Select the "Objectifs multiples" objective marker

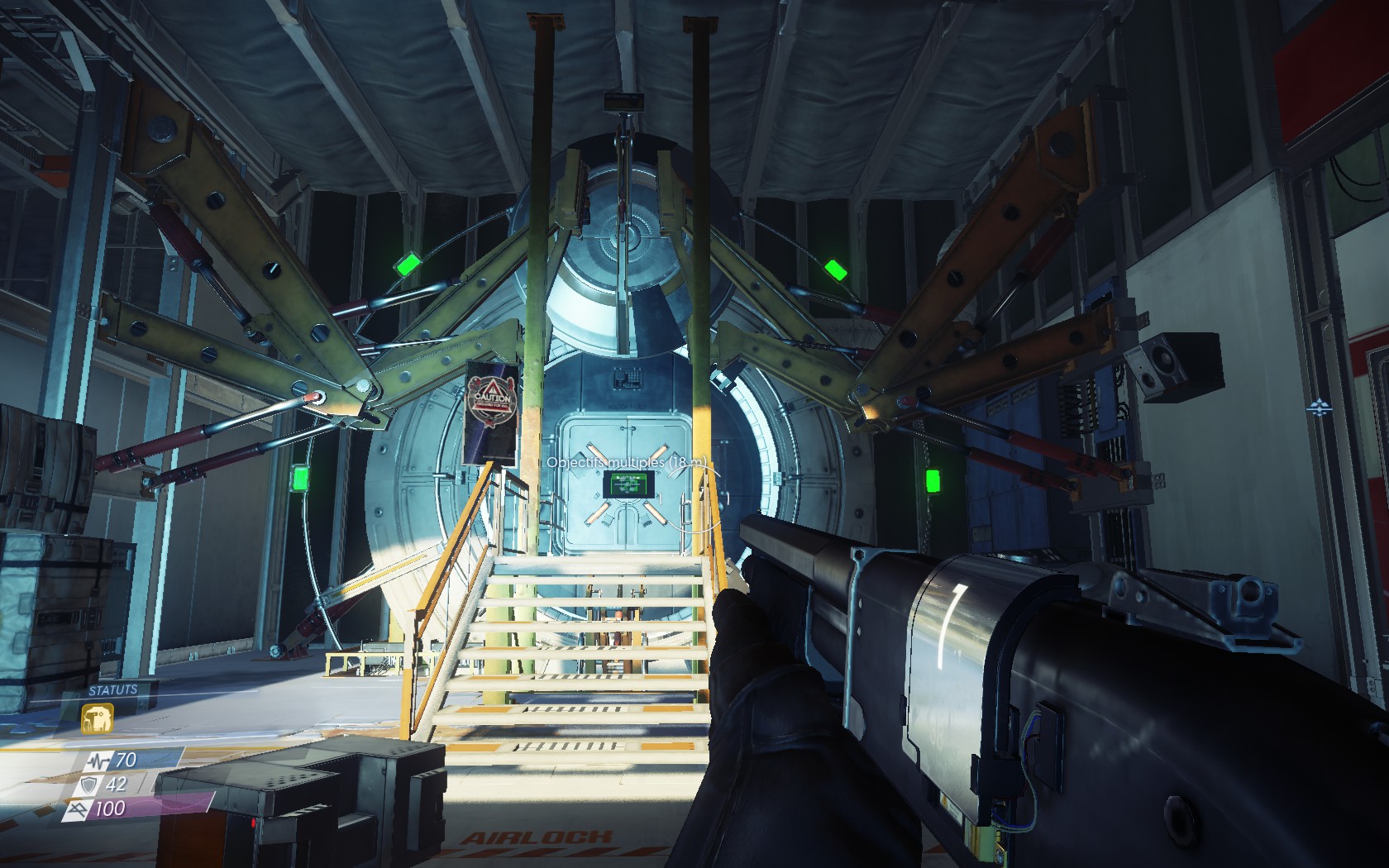628,463
